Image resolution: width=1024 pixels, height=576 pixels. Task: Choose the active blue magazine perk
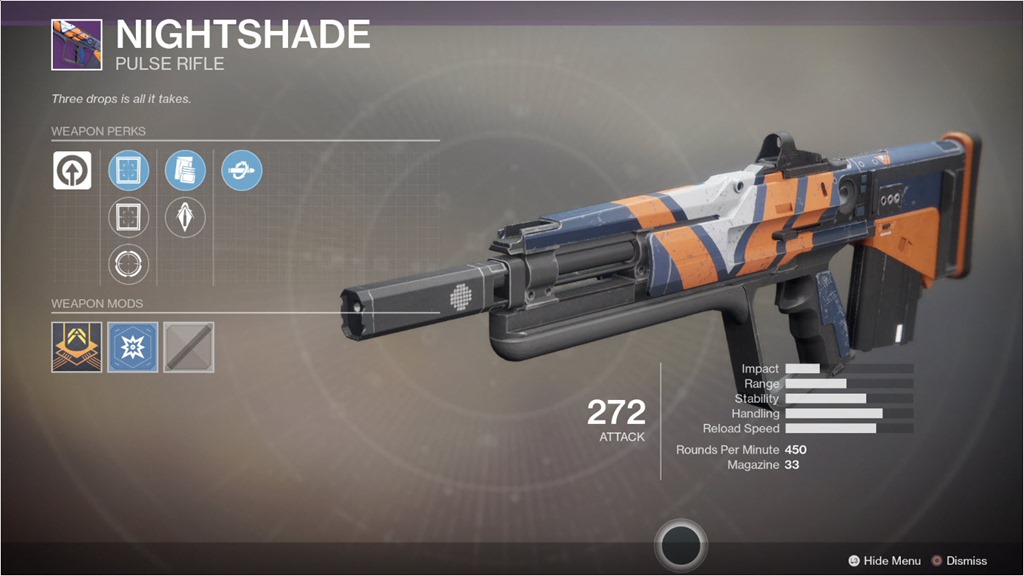click(185, 170)
